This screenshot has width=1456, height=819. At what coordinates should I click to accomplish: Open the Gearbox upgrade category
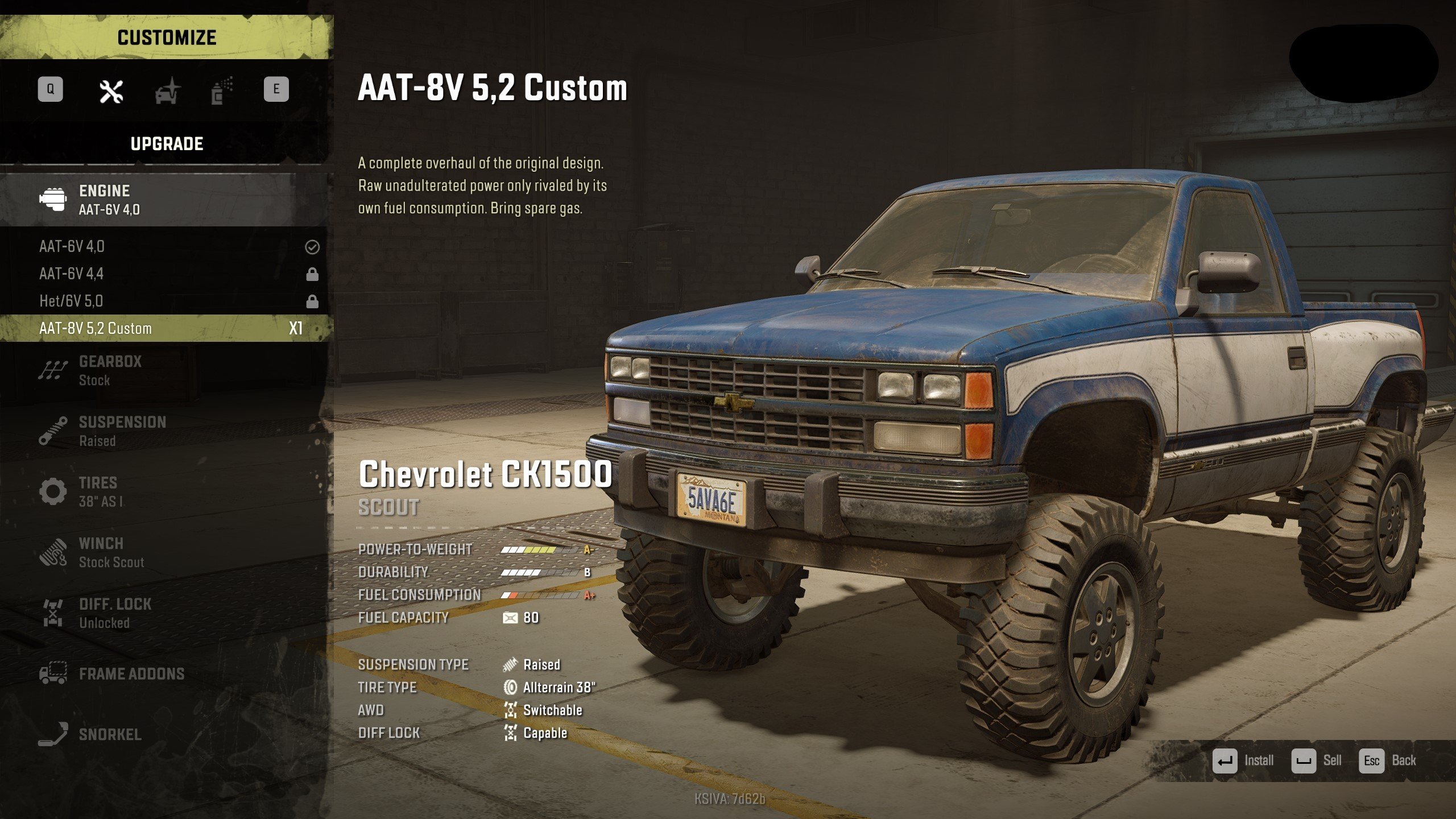(165, 370)
